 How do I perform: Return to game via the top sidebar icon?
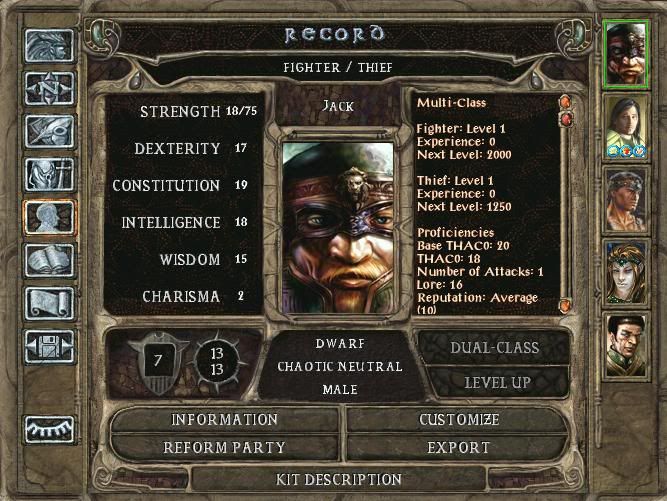click(48, 47)
